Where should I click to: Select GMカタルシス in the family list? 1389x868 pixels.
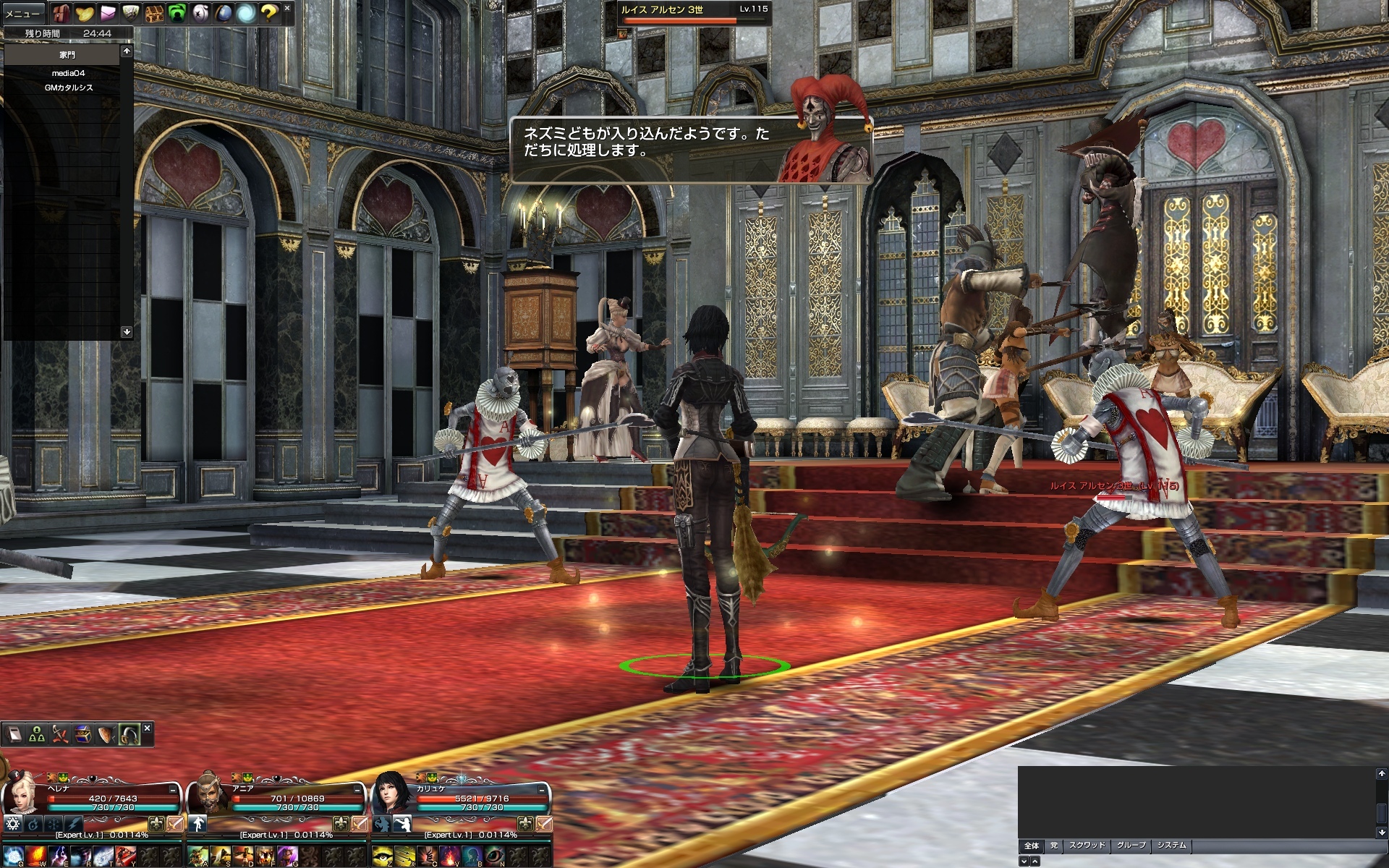68,88
